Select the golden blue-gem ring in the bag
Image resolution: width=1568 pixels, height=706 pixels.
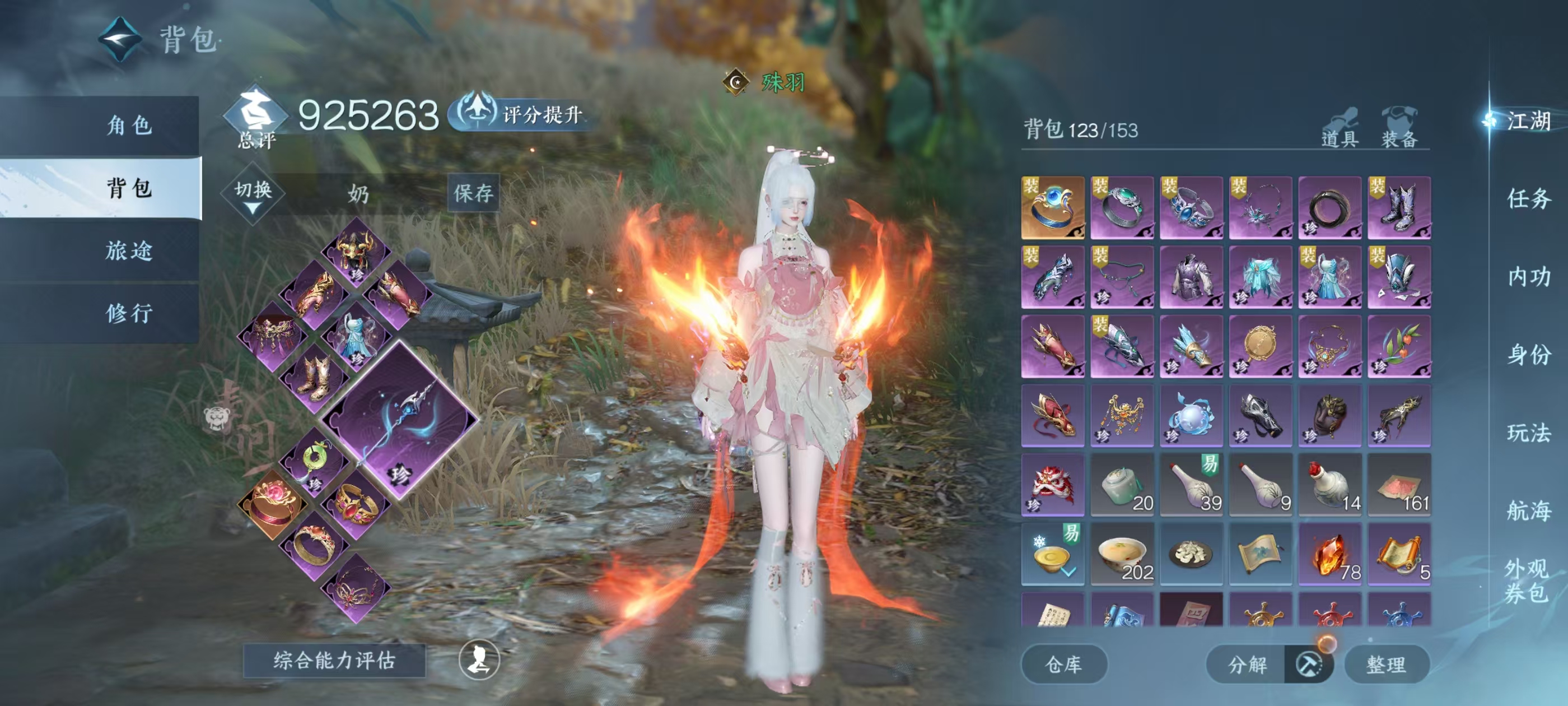pos(1052,208)
